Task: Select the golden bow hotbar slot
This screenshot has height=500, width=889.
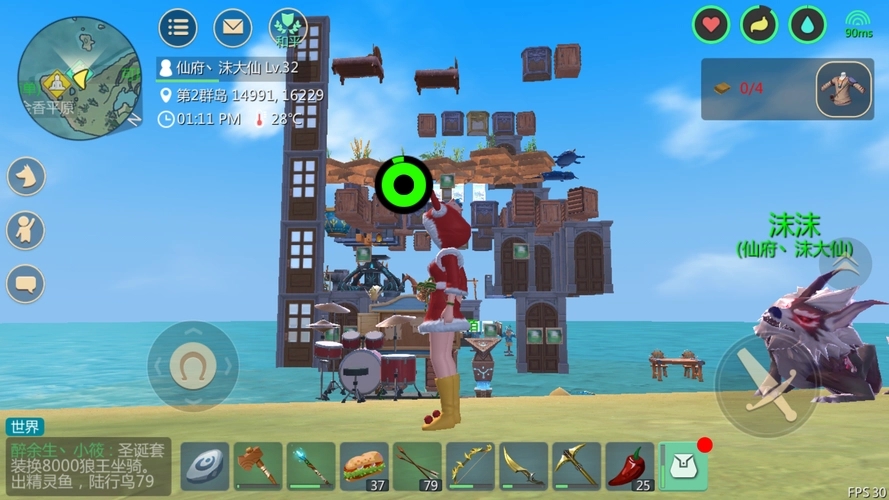Action: pyautogui.click(x=470, y=466)
